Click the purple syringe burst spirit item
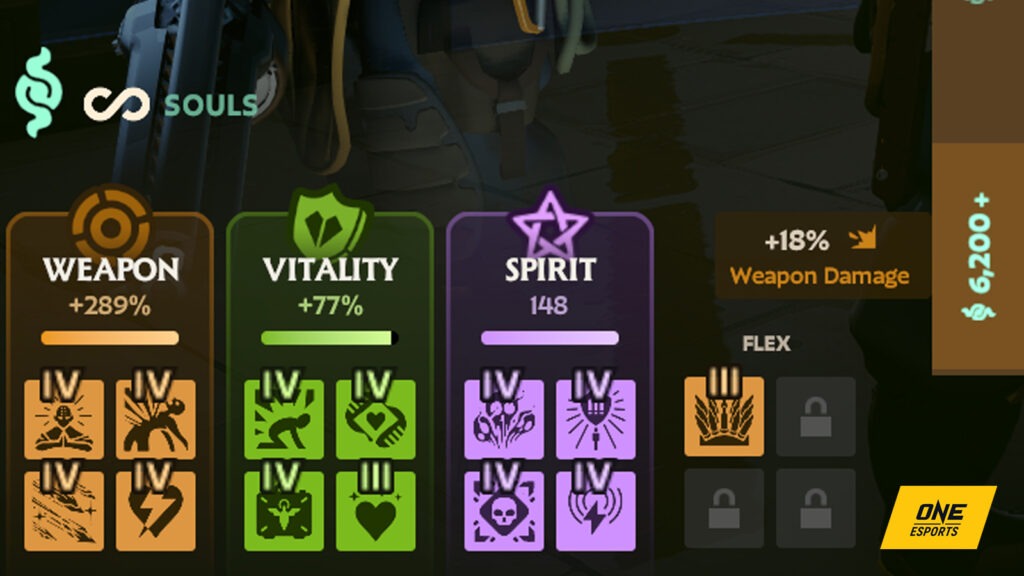The height and width of the screenshot is (576, 1024). [595, 420]
